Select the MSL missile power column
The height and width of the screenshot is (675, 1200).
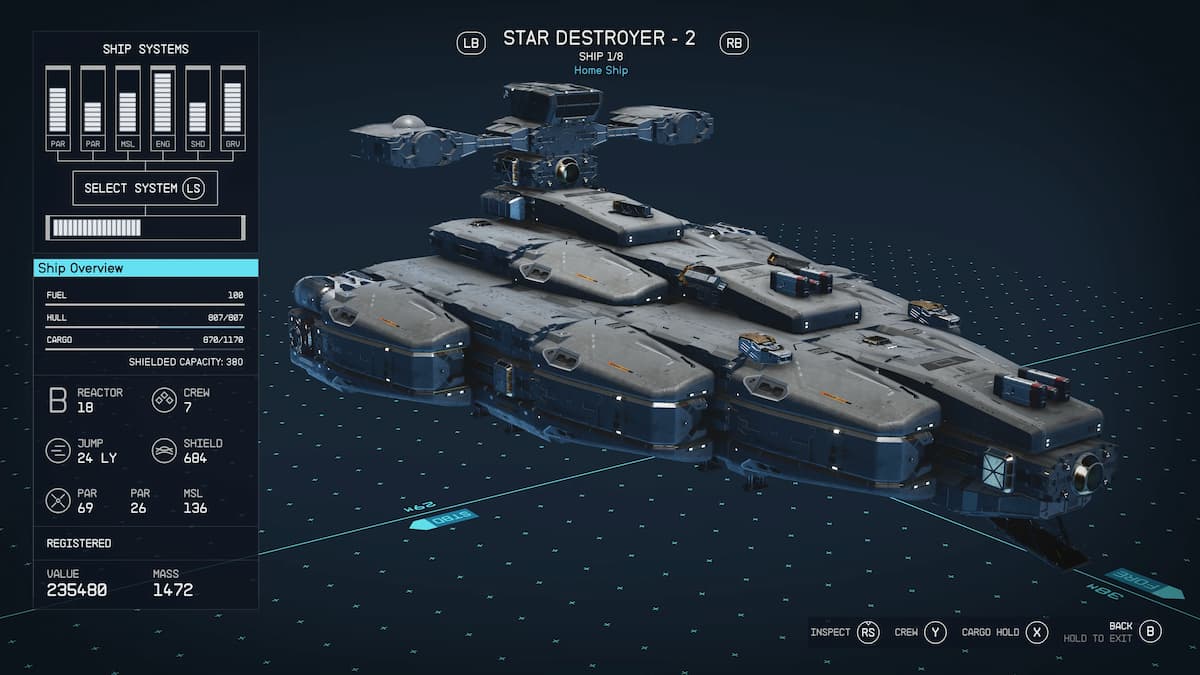click(x=127, y=109)
